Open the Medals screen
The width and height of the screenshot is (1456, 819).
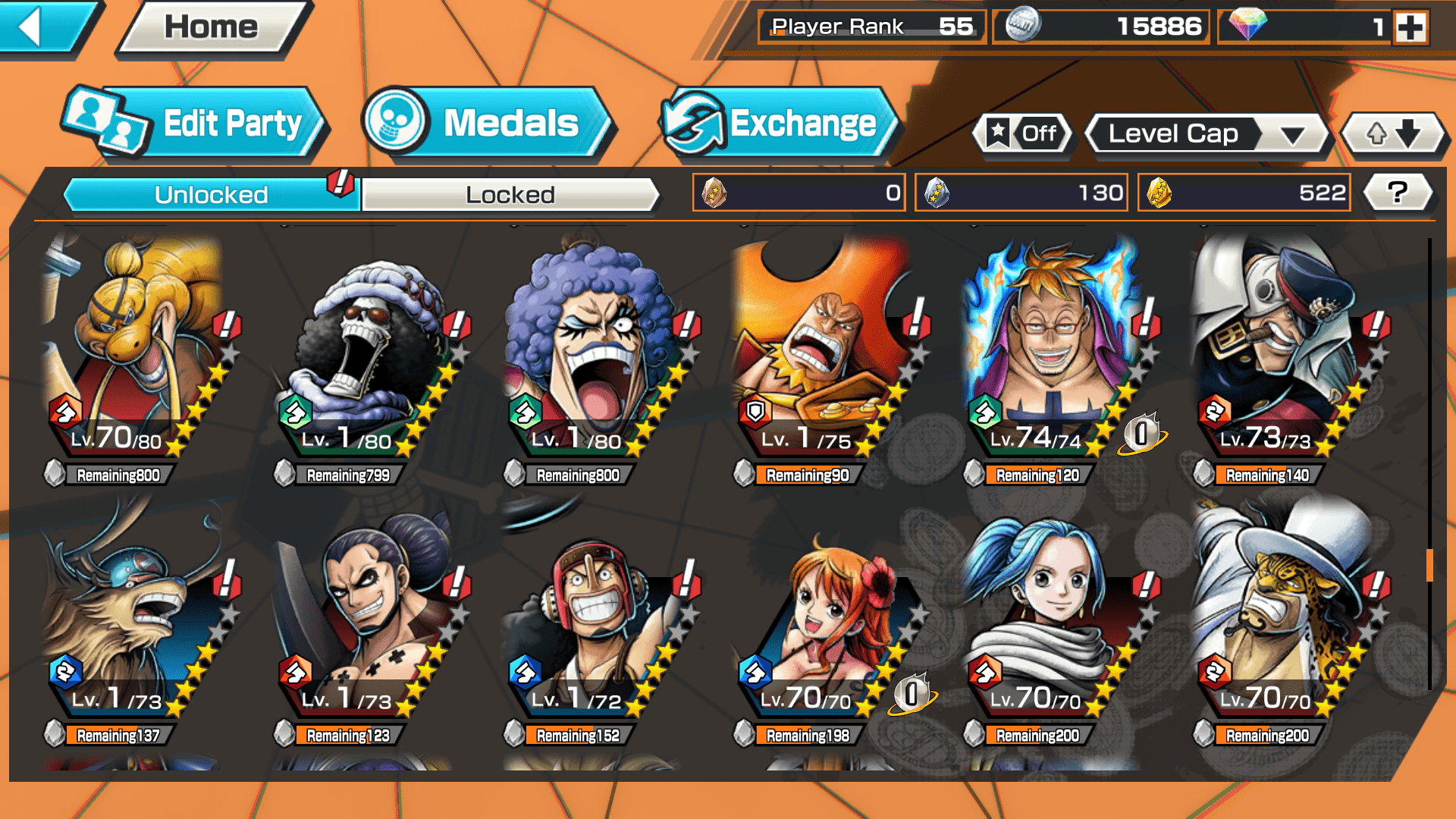coord(485,124)
